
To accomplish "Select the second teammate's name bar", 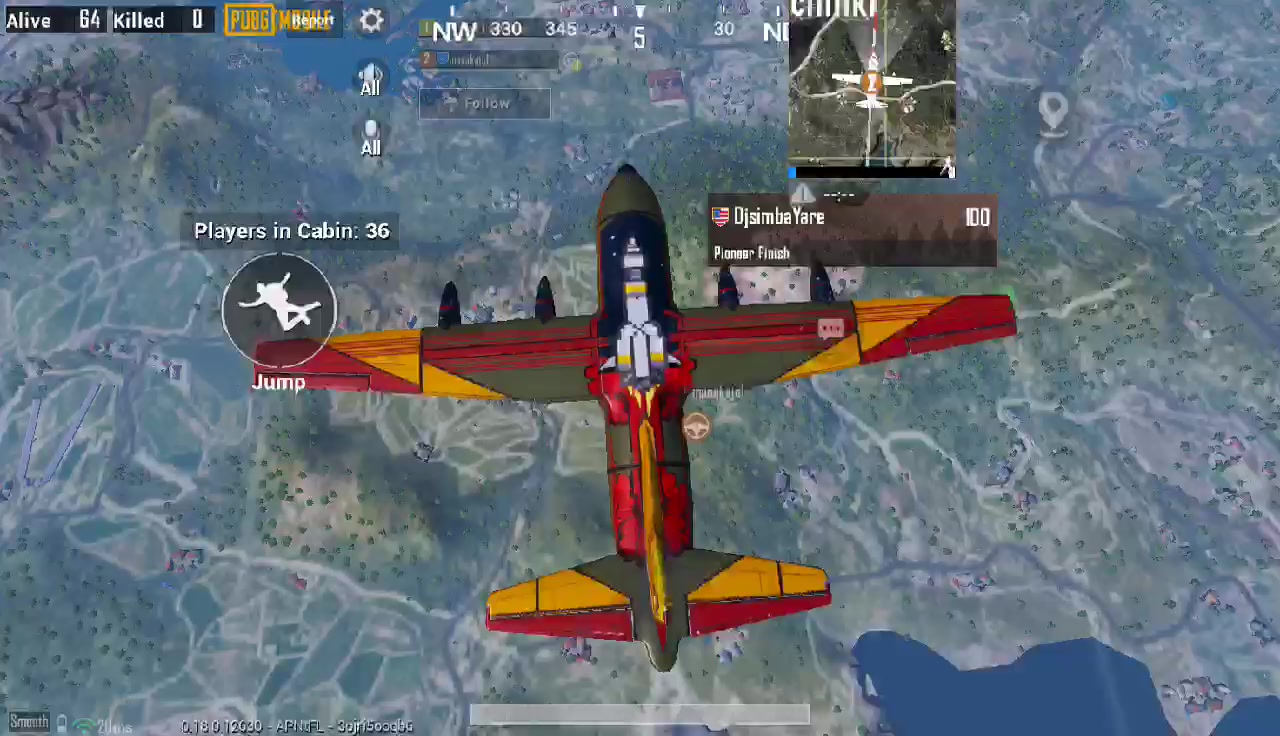I will click(x=489, y=59).
